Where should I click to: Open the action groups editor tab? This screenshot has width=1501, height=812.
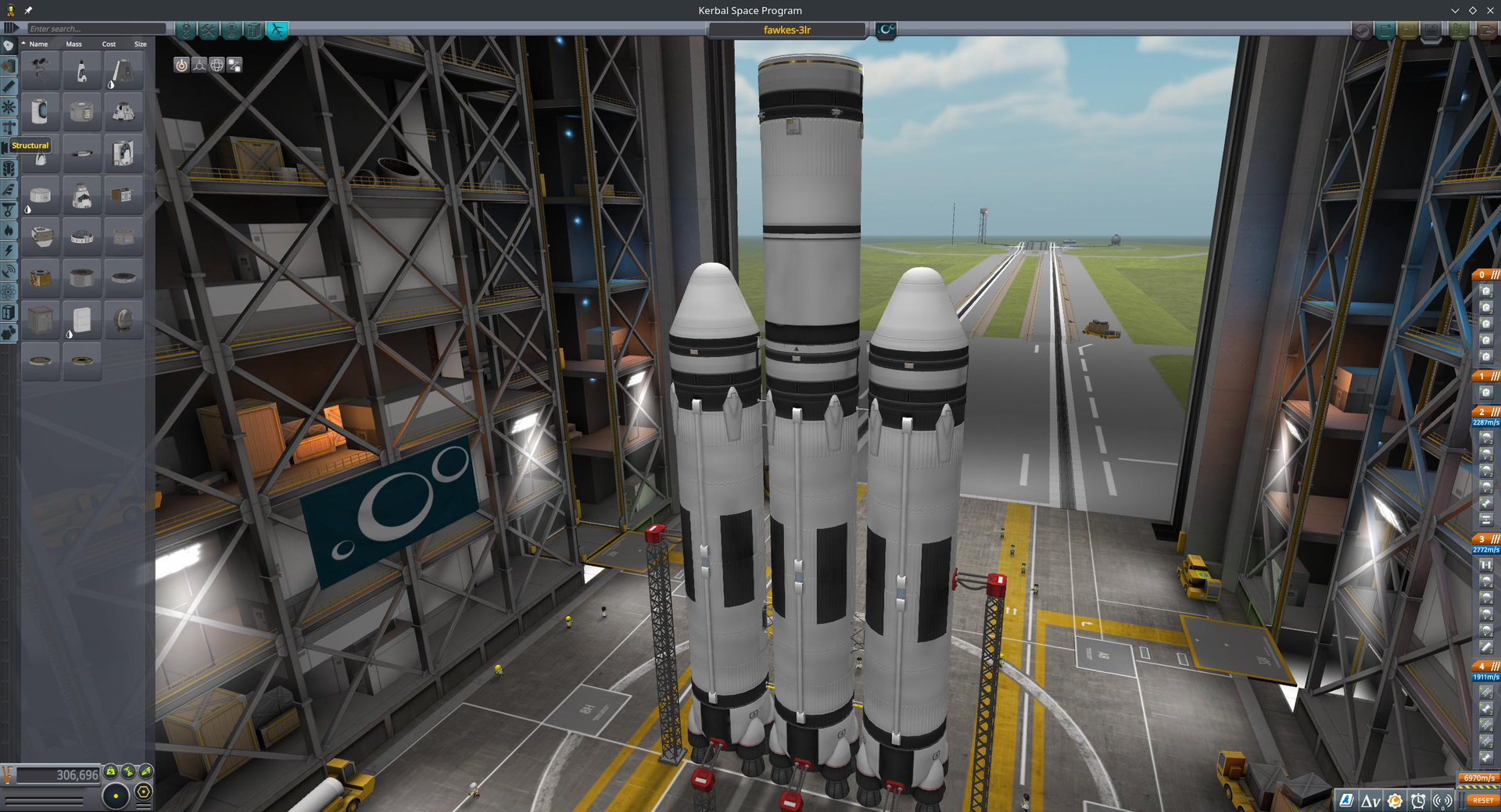pyautogui.click(x=206, y=31)
